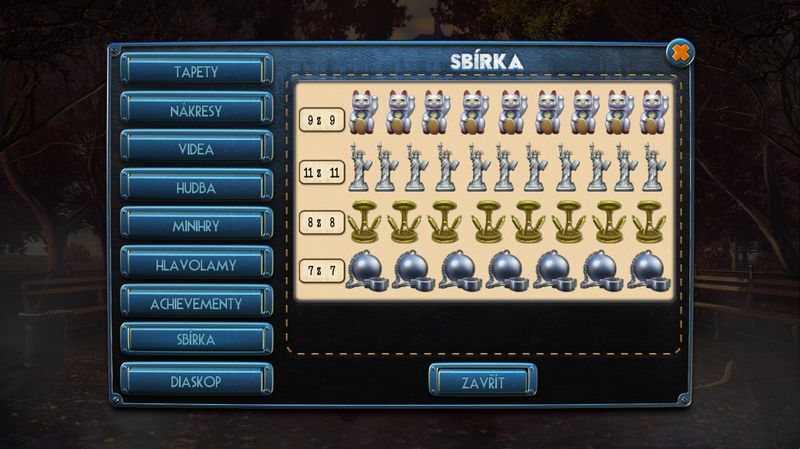800x449 pixels.
Task: View the Achievementy list
Action: tap(196, 302)
